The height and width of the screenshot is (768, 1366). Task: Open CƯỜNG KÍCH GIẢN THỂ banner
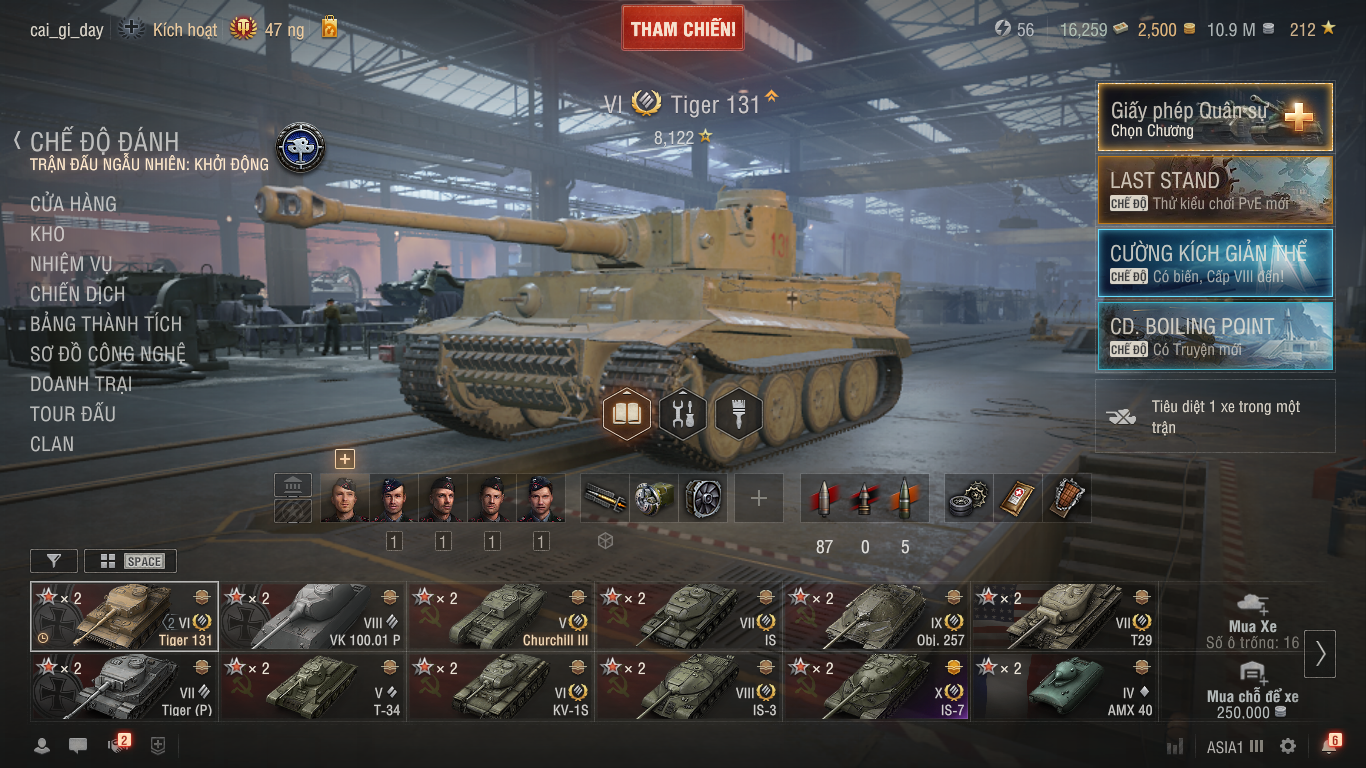(1215, 263)
